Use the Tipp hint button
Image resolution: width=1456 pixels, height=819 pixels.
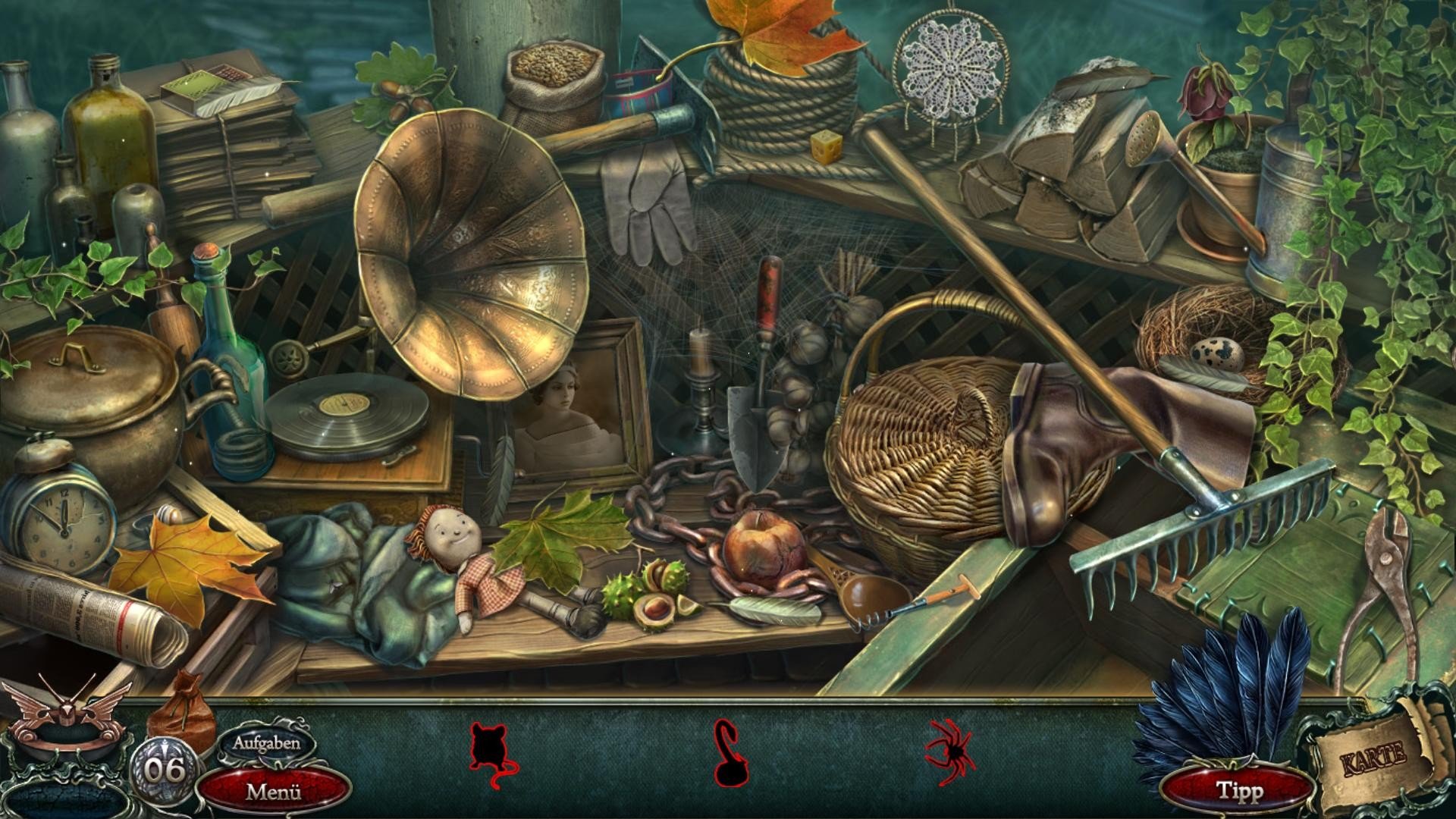click(x=1239, y=791)
